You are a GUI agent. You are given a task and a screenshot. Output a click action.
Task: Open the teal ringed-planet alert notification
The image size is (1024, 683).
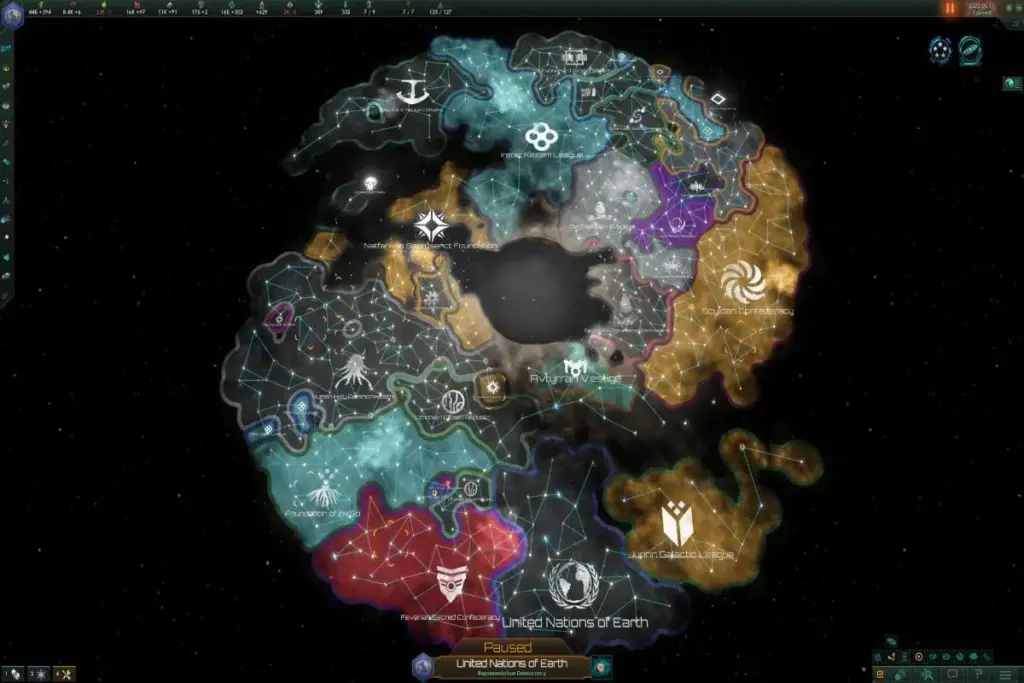tap(970, 49)
